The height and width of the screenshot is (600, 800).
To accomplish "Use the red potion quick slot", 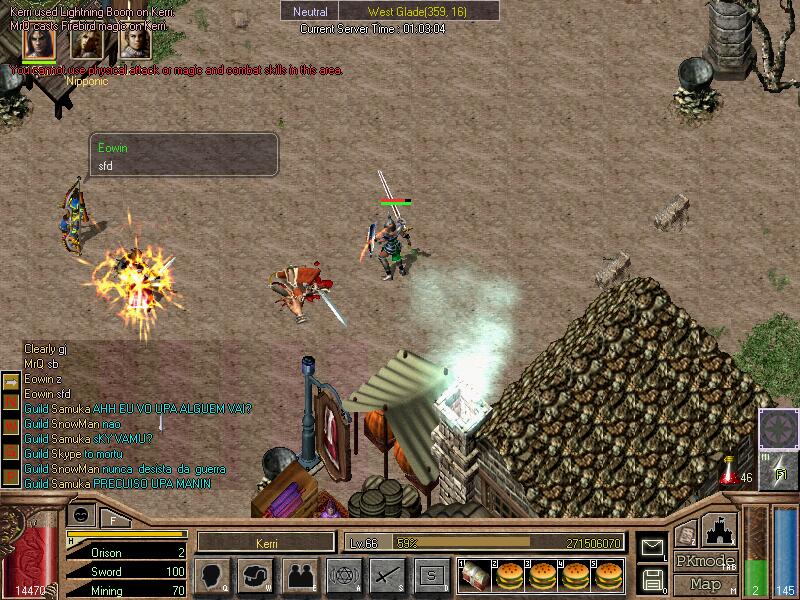I will point(731,469).
